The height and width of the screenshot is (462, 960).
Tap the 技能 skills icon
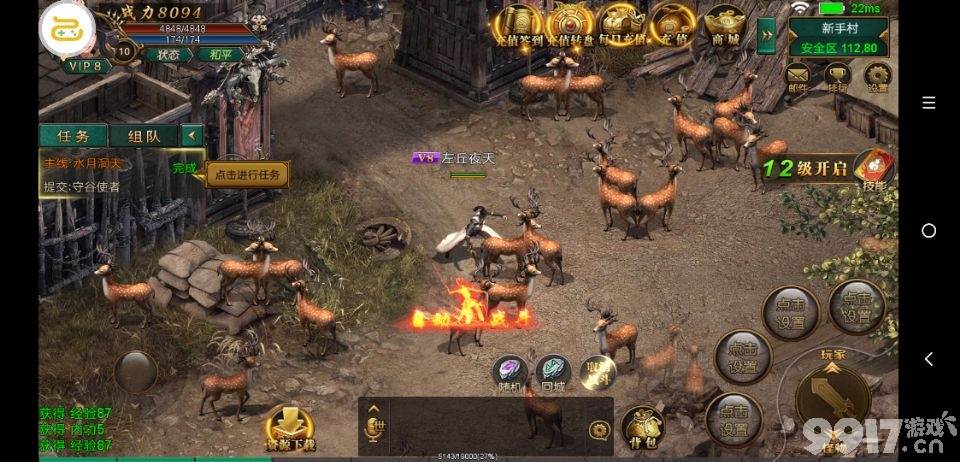(874, 168)
